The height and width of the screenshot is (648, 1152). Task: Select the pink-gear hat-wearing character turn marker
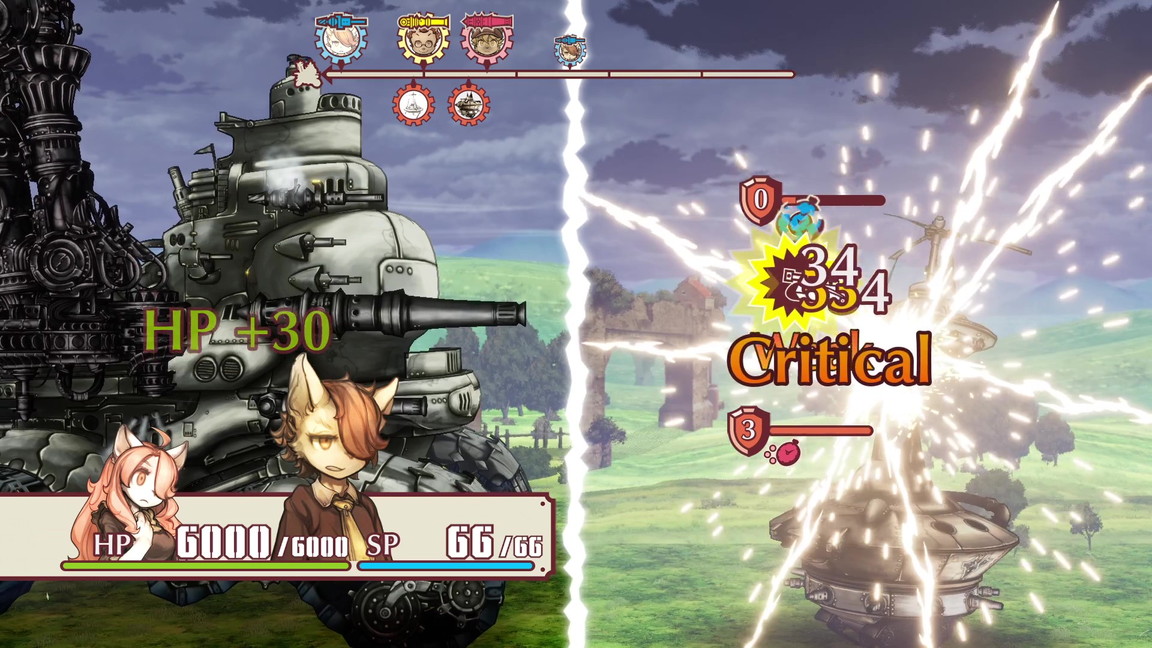click(x=487, y=41)
